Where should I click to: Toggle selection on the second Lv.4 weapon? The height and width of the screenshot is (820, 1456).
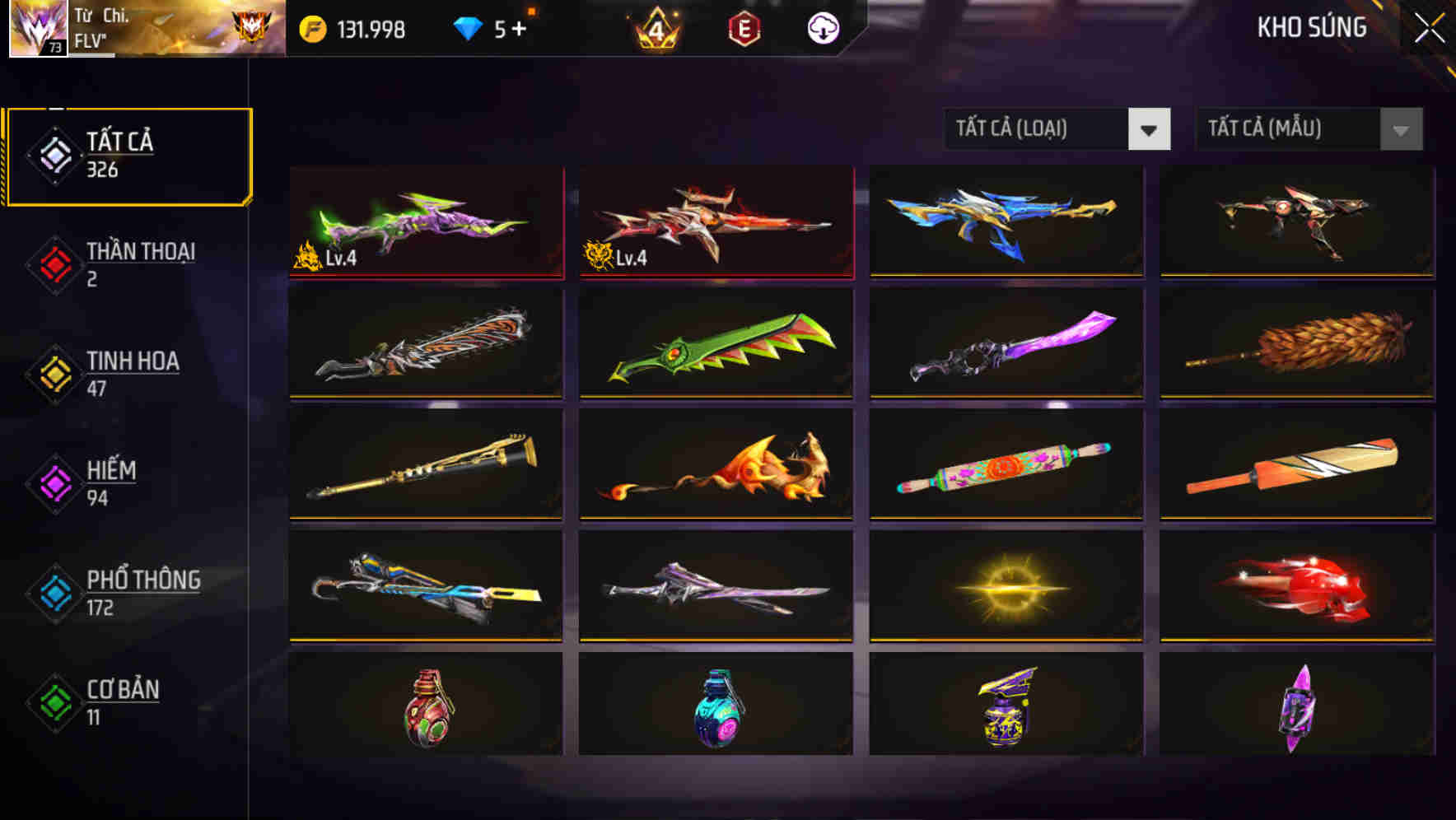click(715, 221)
